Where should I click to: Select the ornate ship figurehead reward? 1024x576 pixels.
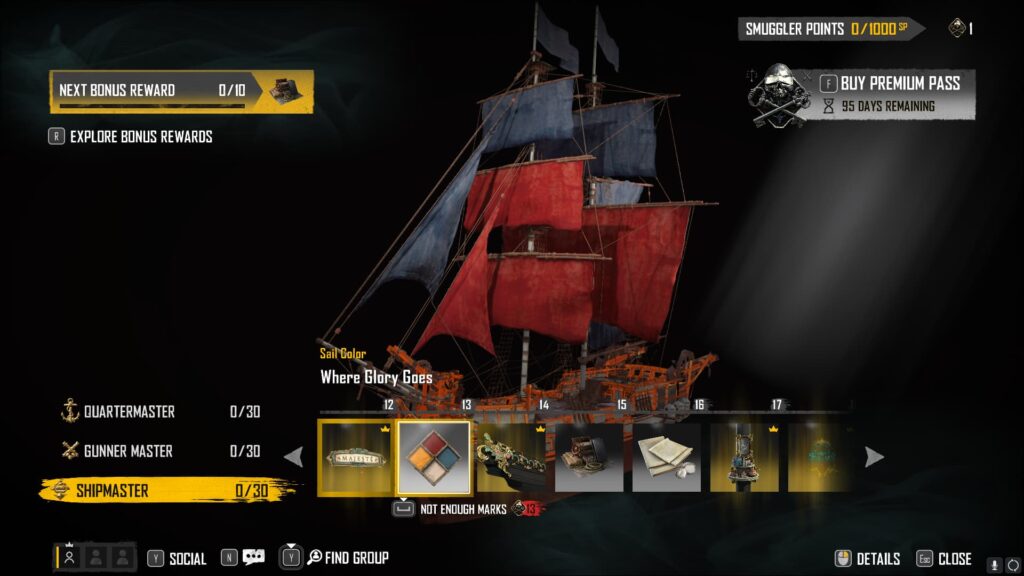pyautogui.click(x=511, y=457)
